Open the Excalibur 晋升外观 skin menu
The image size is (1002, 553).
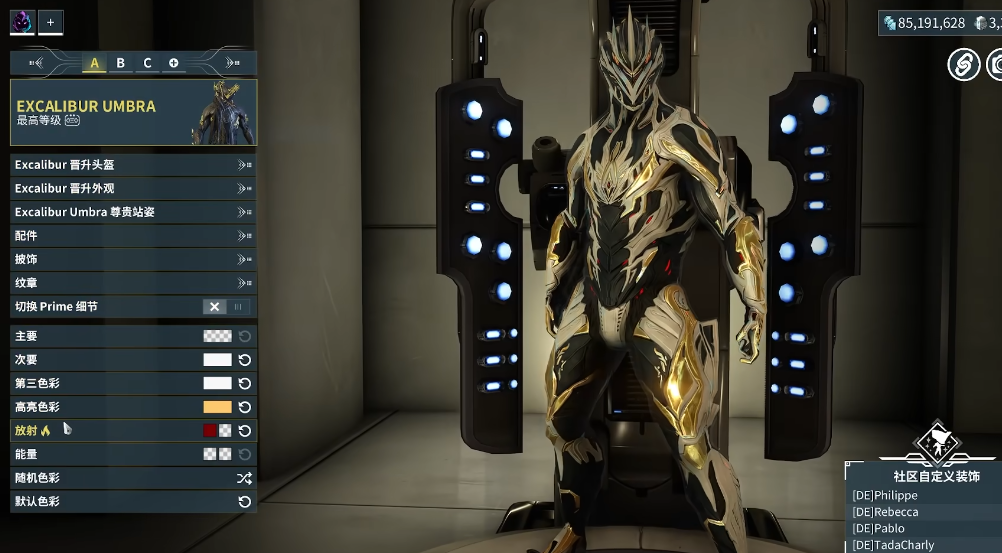coord(133,188)
